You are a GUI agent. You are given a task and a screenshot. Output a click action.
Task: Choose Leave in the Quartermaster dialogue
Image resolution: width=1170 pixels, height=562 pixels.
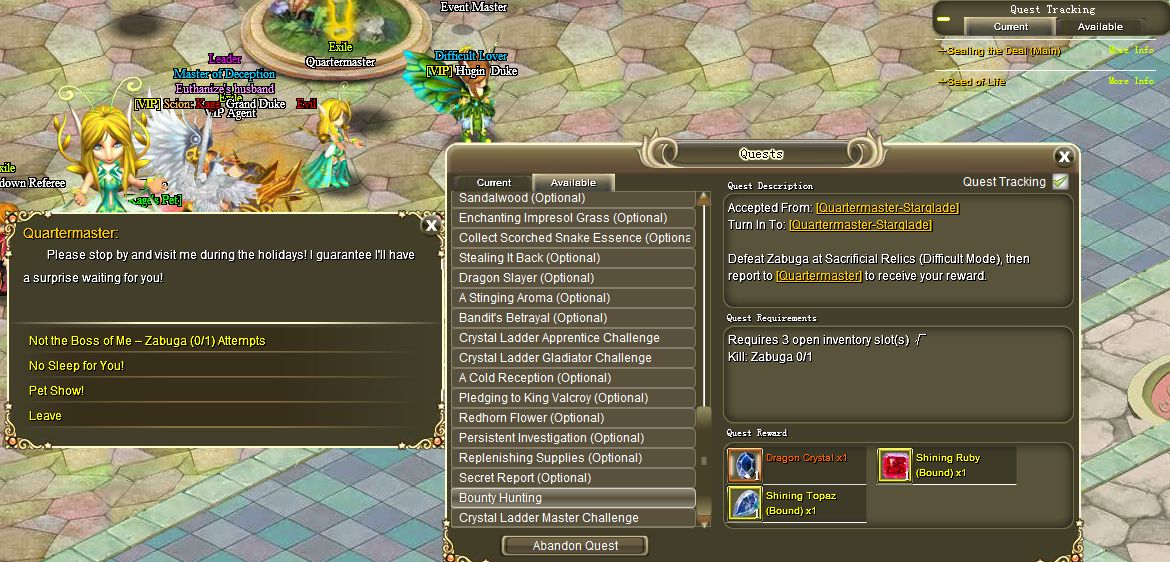click(45, 416)
